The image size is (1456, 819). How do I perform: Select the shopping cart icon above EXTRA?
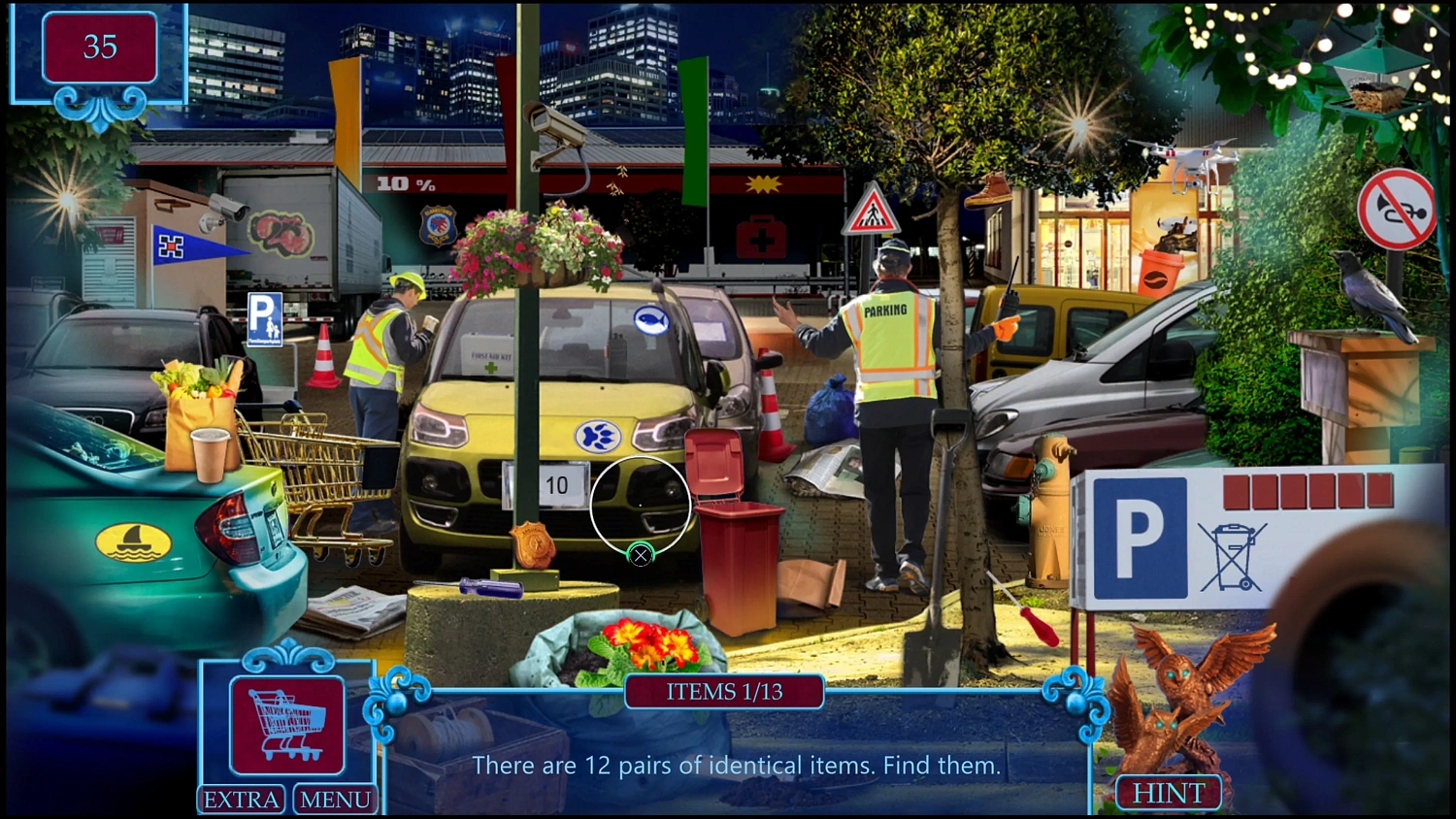click(286, 723)
